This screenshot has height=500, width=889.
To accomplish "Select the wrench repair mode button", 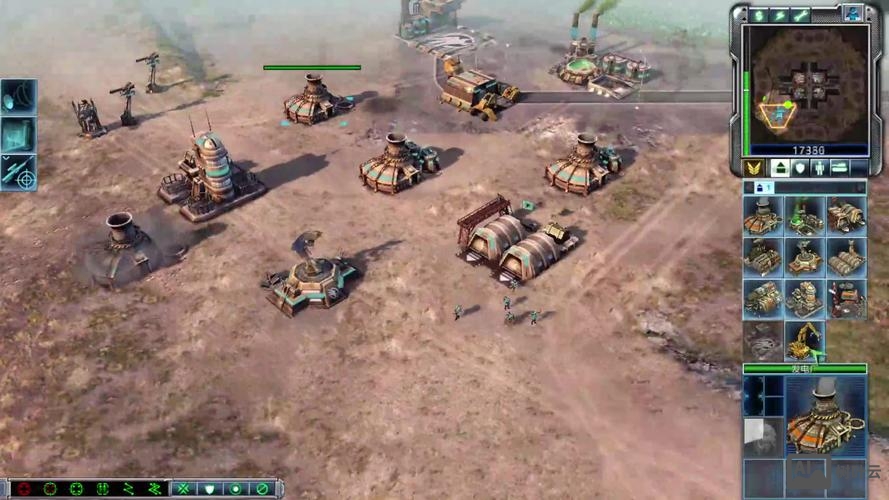I will (x=800, y=15).
